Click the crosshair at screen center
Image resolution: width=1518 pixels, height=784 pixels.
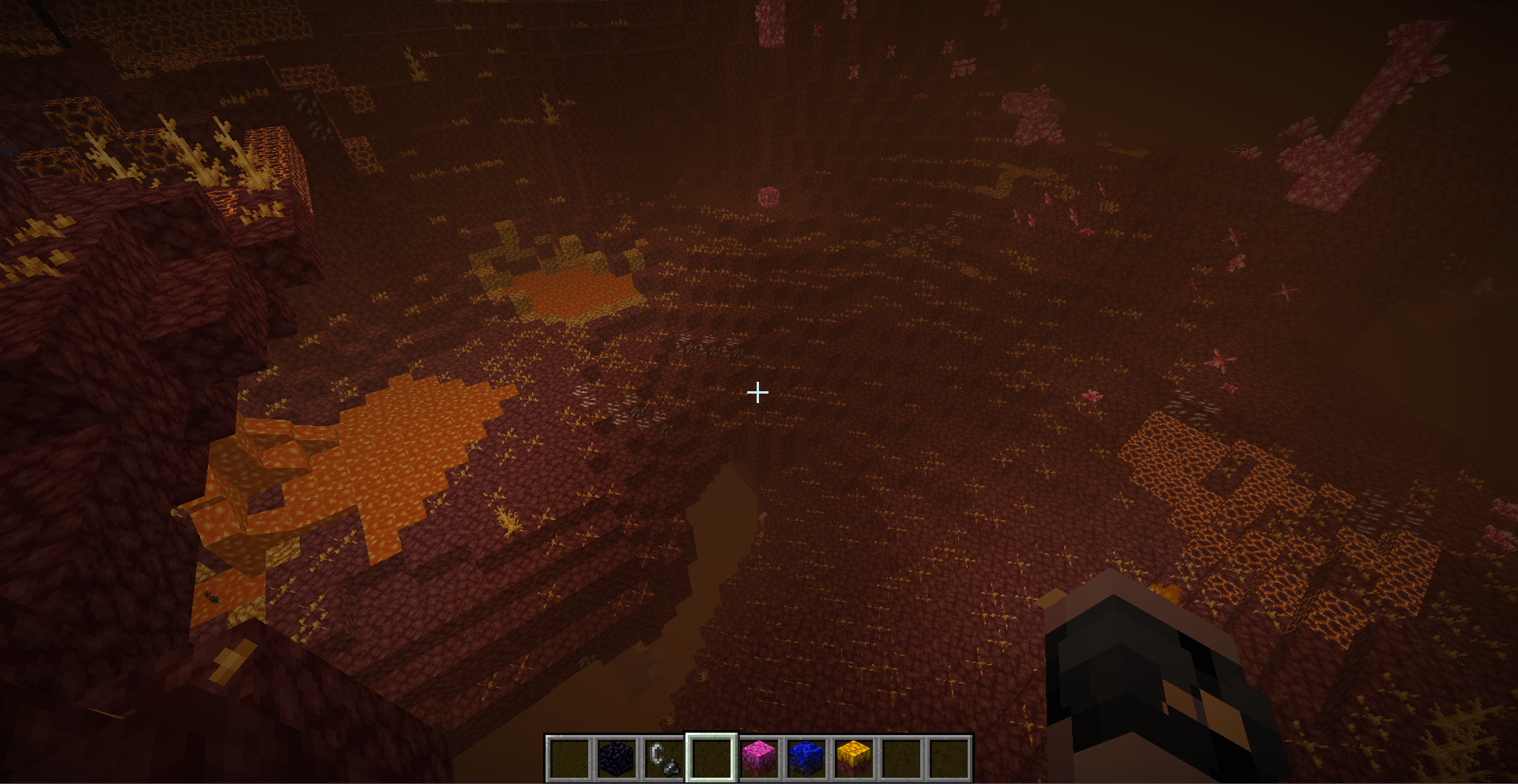coord(757,391)
